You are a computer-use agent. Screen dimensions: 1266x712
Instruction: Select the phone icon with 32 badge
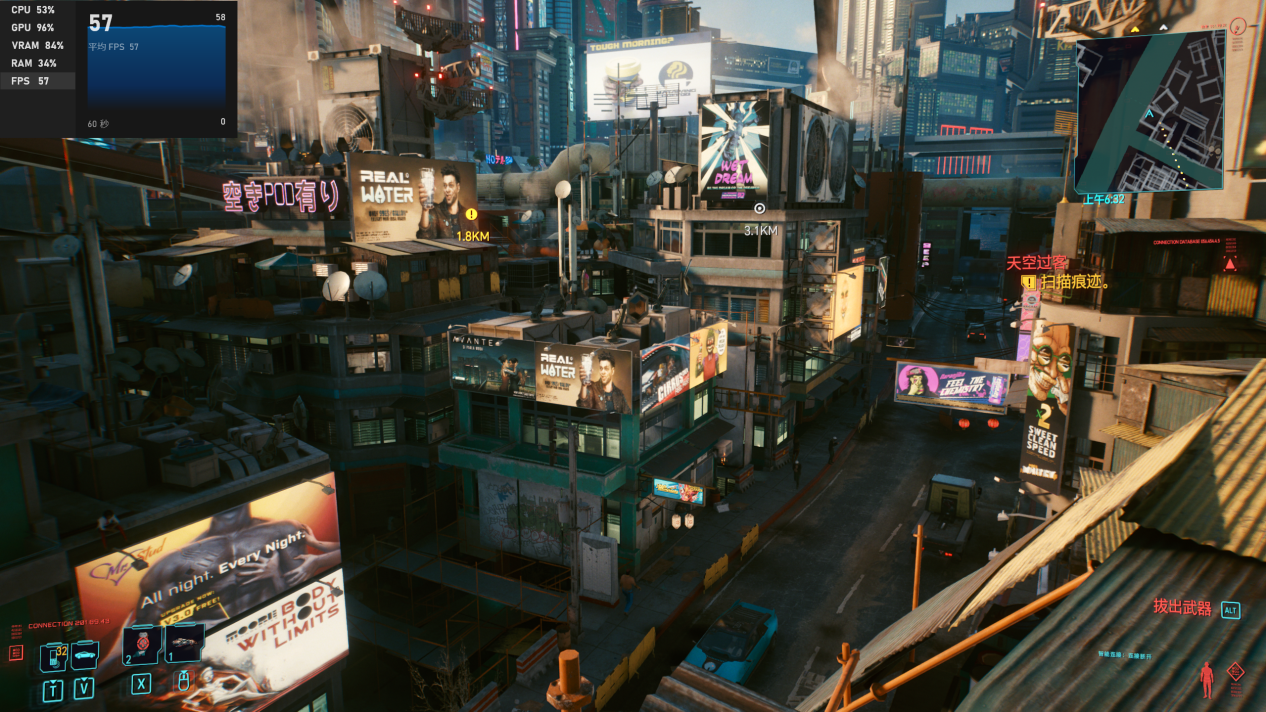click(x=52, y=656)
